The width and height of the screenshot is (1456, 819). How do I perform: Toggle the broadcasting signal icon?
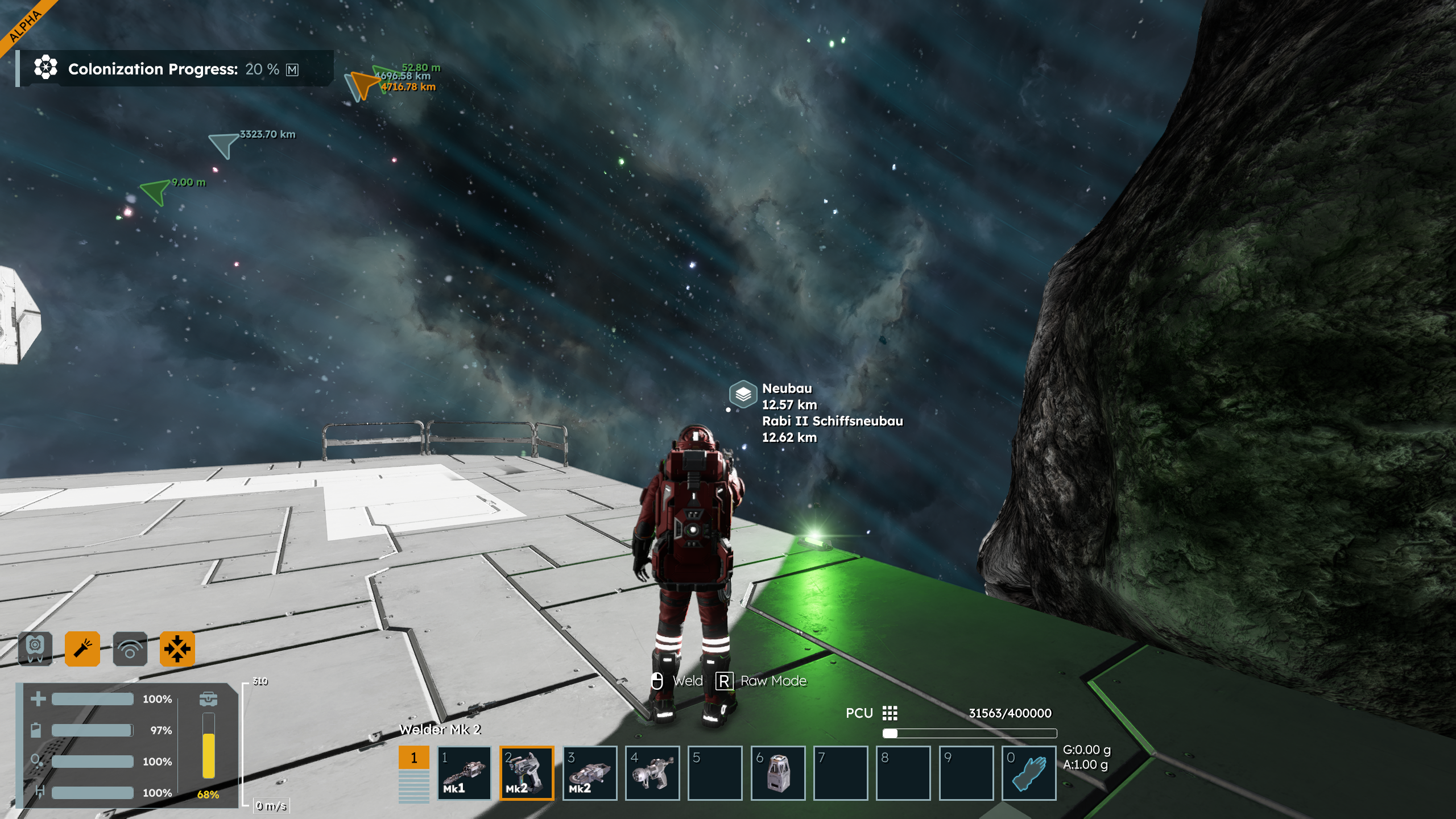click(x=130, y=648)
